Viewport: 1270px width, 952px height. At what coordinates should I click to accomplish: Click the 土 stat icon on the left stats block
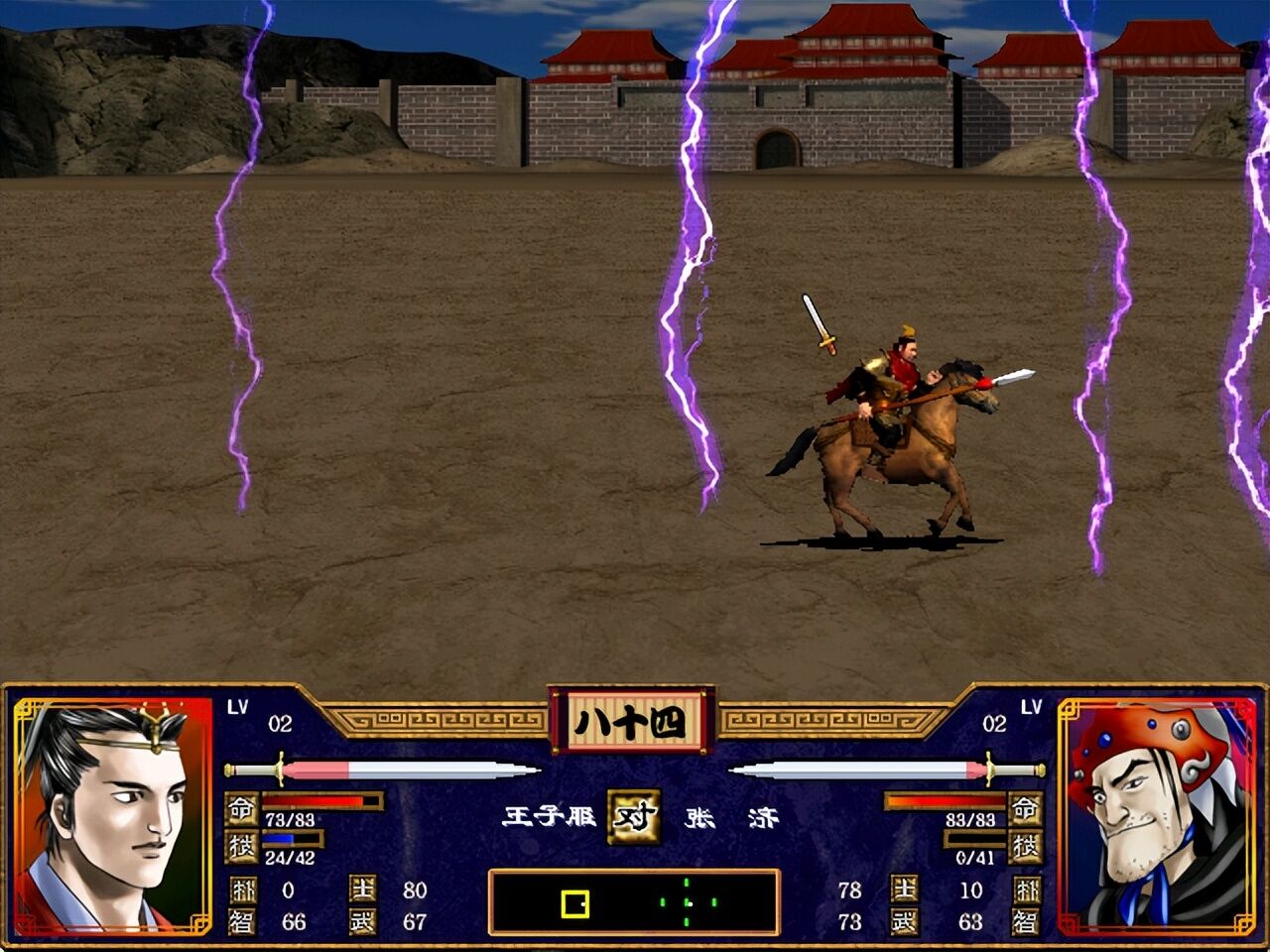[x=363, y=890]
